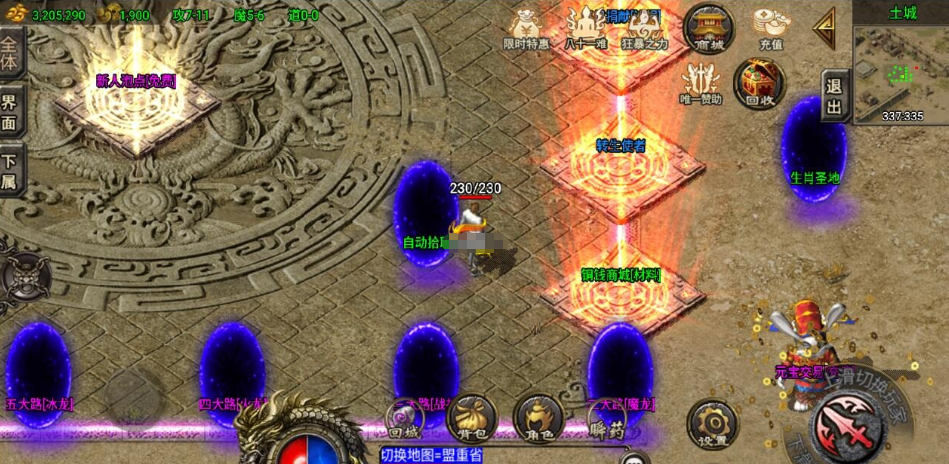Switch to the 全体 side tab
This screenshot has height=464, width=949.
11,49
